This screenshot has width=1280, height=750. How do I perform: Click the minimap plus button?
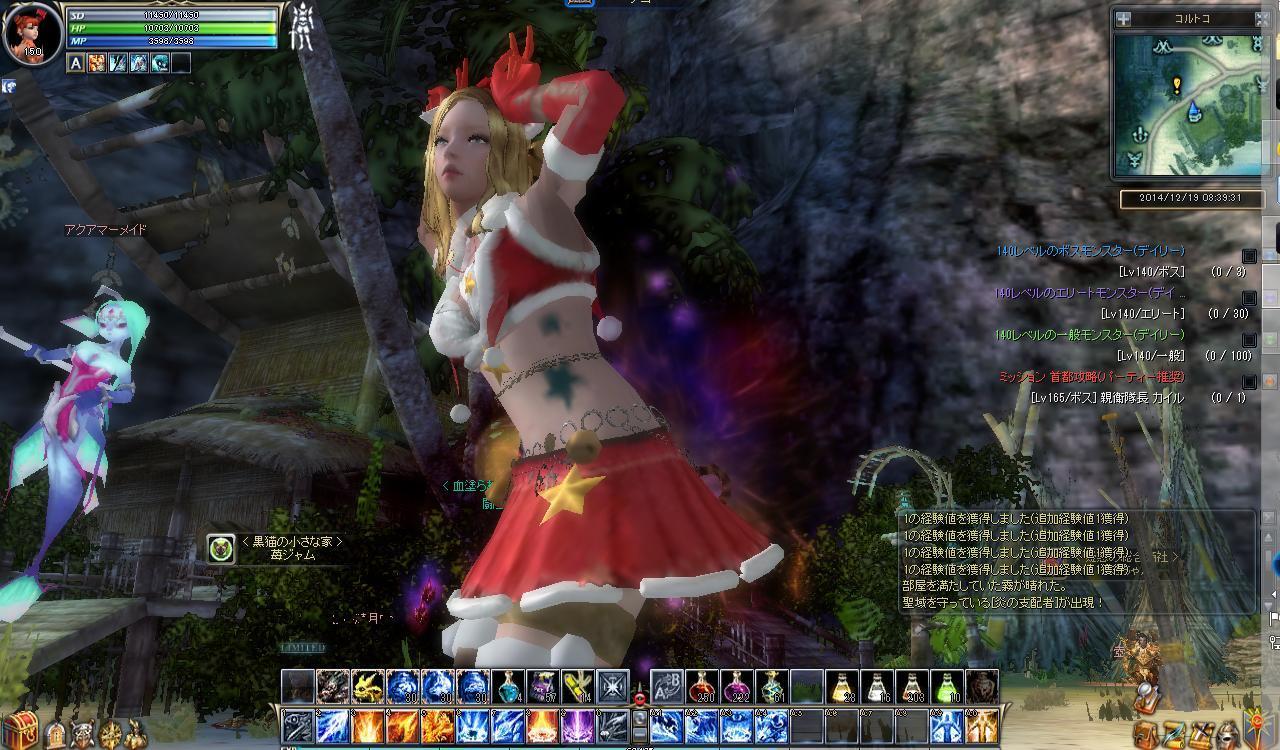tap(1124, 18)
